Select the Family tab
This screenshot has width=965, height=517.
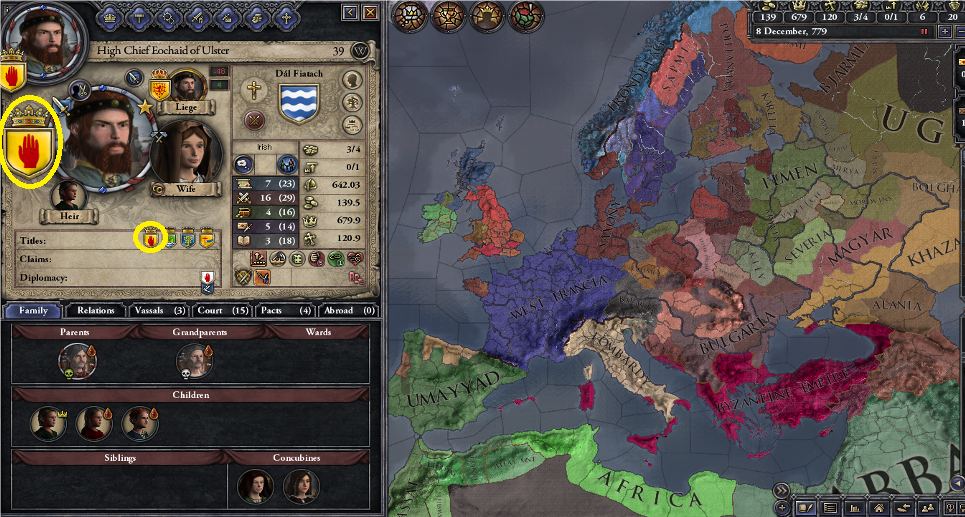[x=33, y=310]
